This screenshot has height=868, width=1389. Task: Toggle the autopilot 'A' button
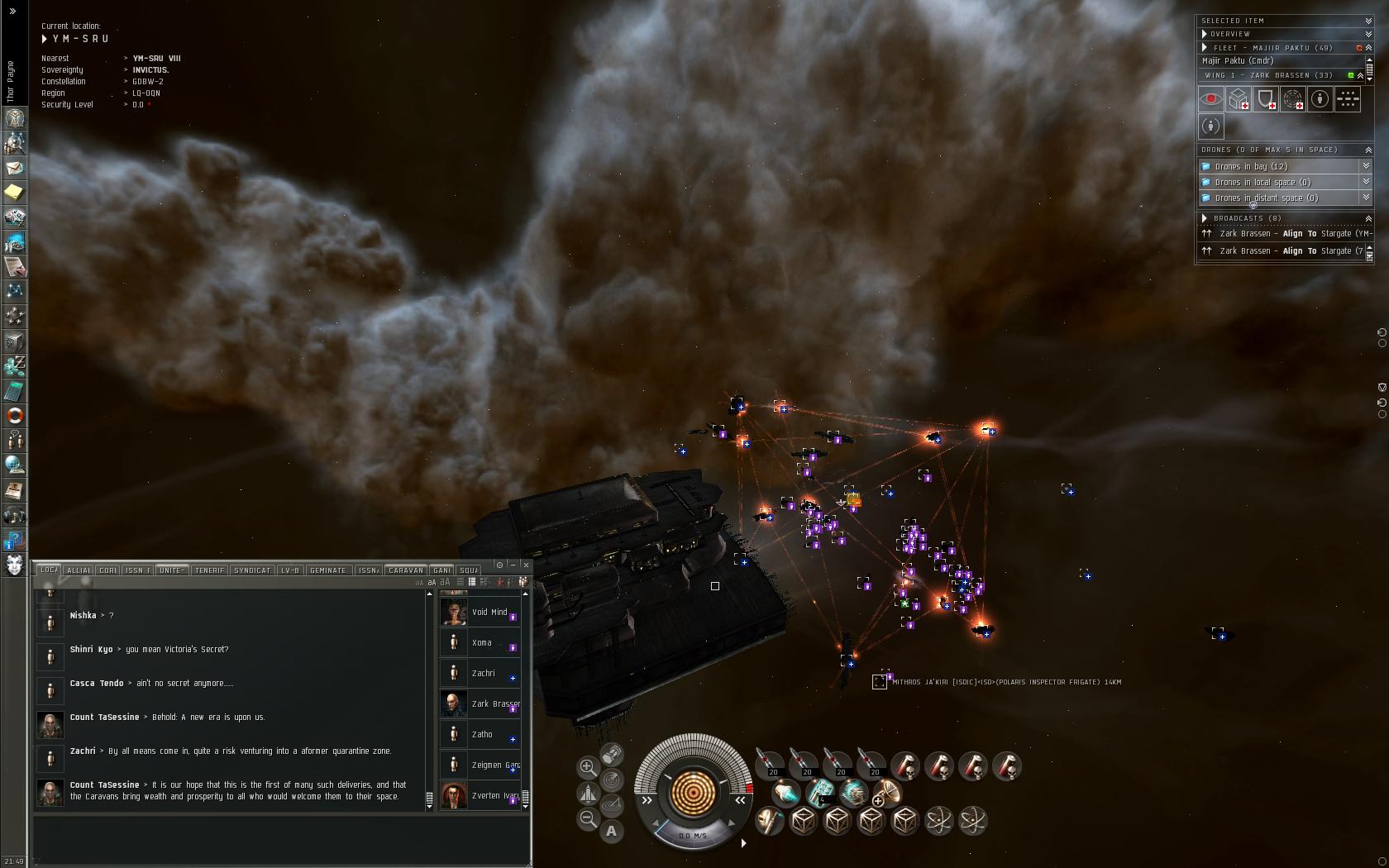[611, 831]
